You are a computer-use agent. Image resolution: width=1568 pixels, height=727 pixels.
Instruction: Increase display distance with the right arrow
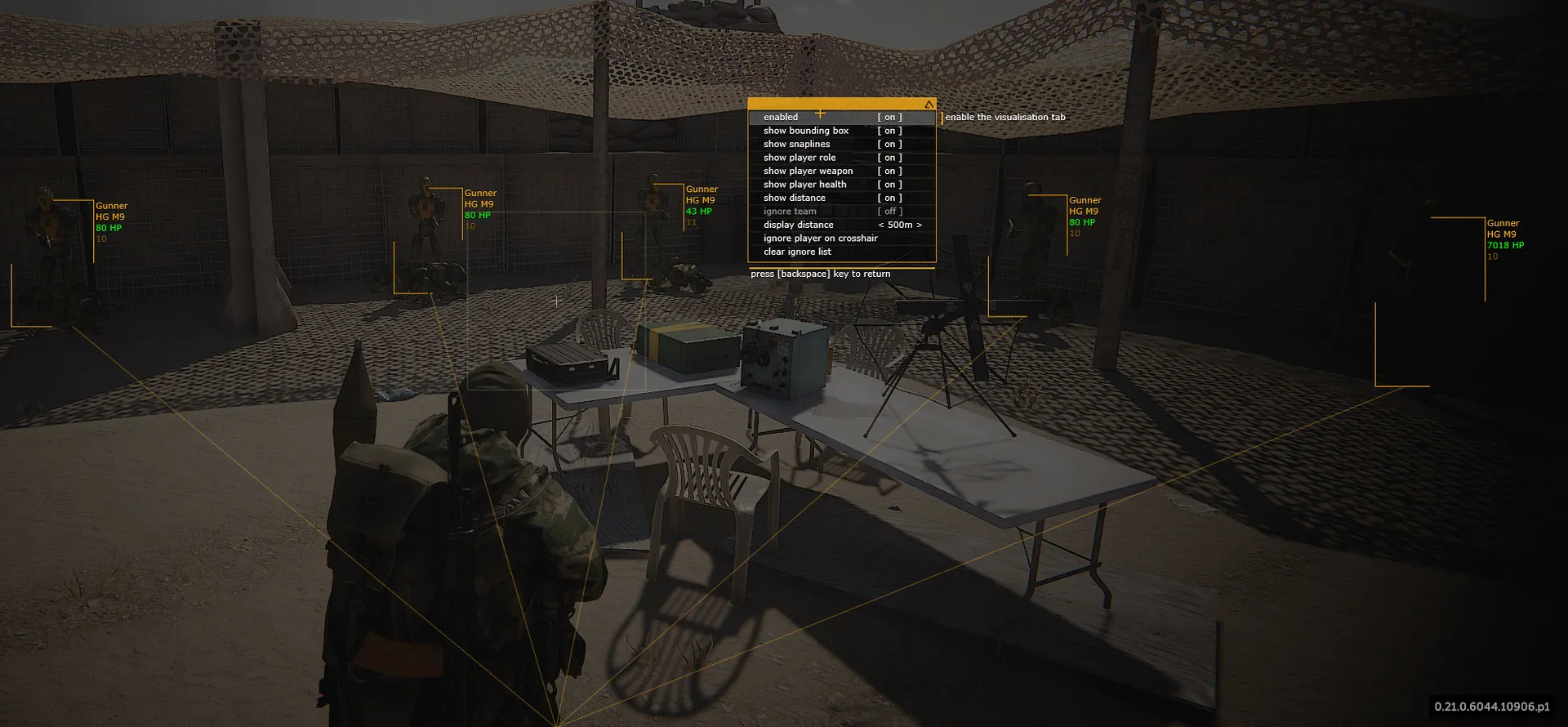point(920,225)
